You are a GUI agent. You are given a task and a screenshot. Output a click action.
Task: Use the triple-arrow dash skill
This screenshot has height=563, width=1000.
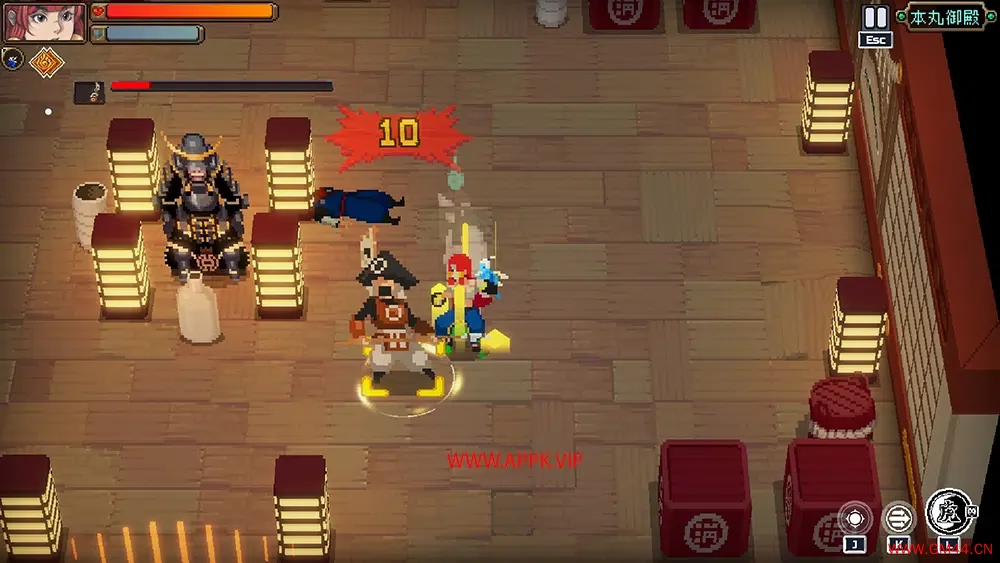899,518
